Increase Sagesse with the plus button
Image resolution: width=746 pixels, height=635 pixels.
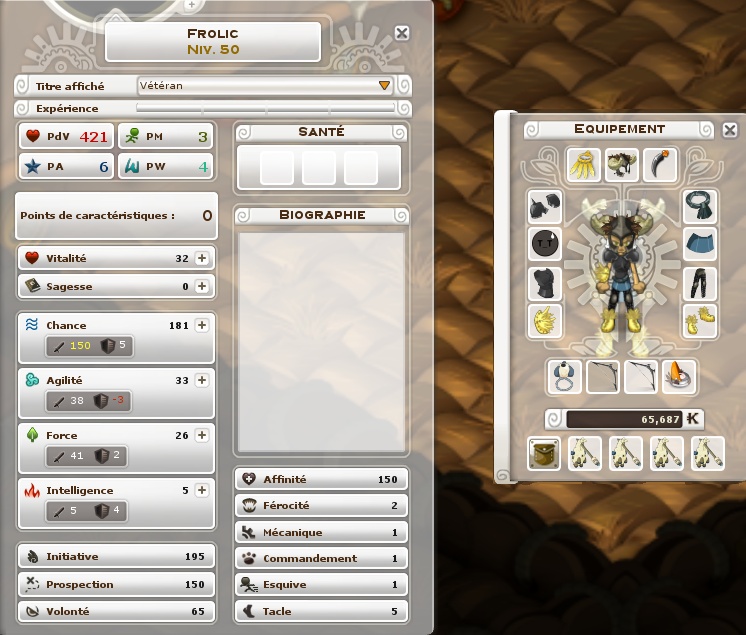coord(202,286)
